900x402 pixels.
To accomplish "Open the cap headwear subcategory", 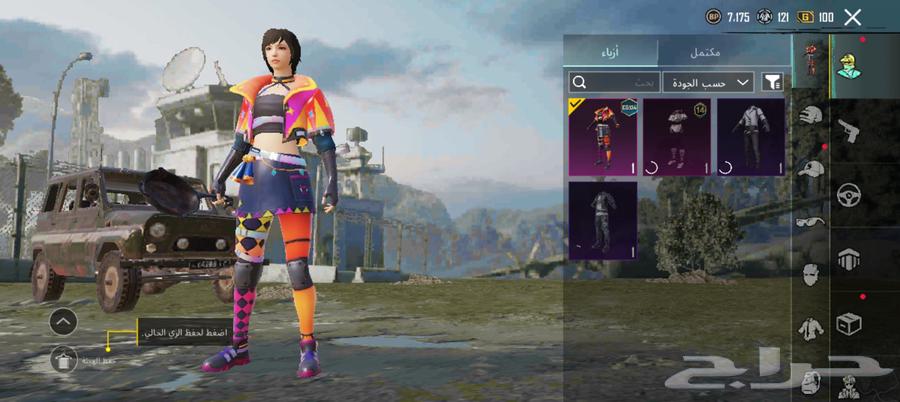I will 811,169.
